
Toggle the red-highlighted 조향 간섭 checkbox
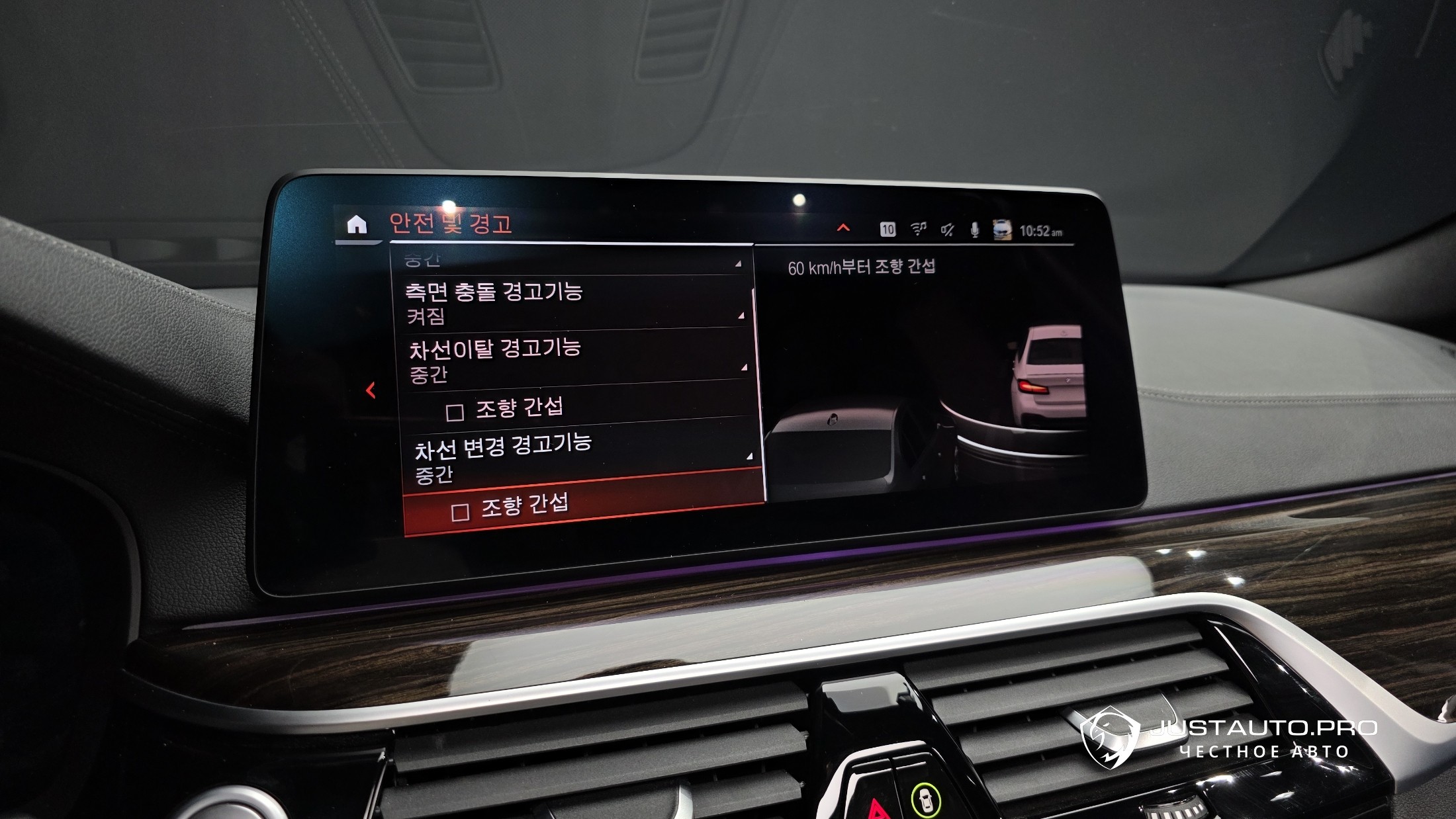[461, 512]
